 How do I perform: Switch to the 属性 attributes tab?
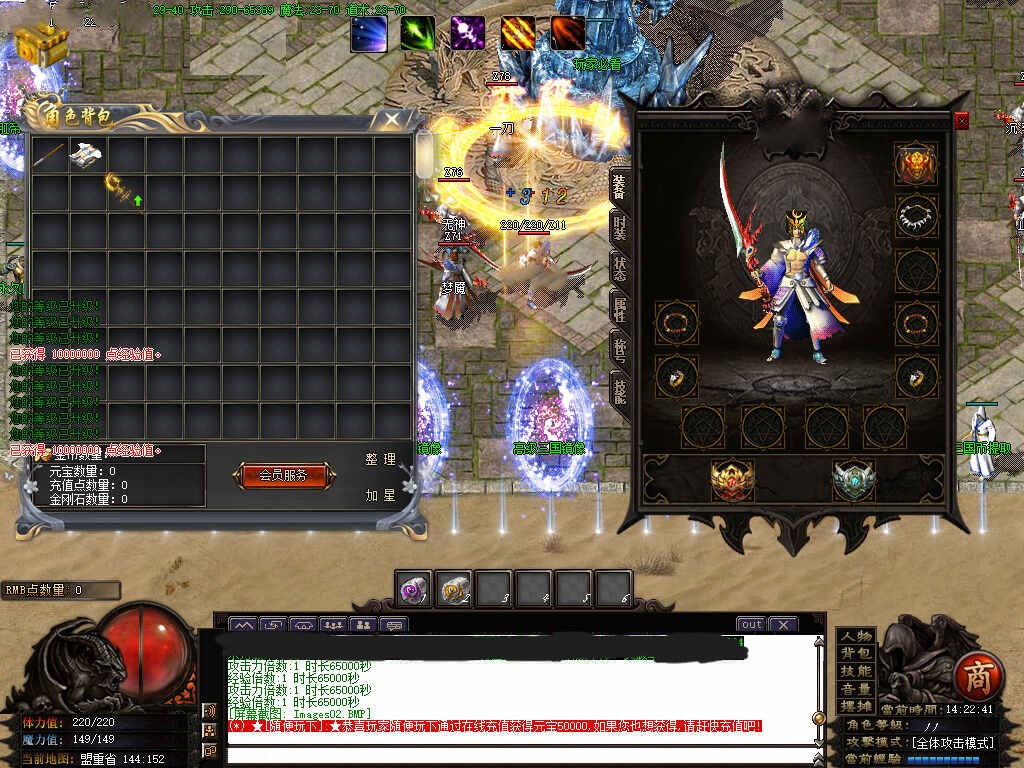tap(620, 312)
